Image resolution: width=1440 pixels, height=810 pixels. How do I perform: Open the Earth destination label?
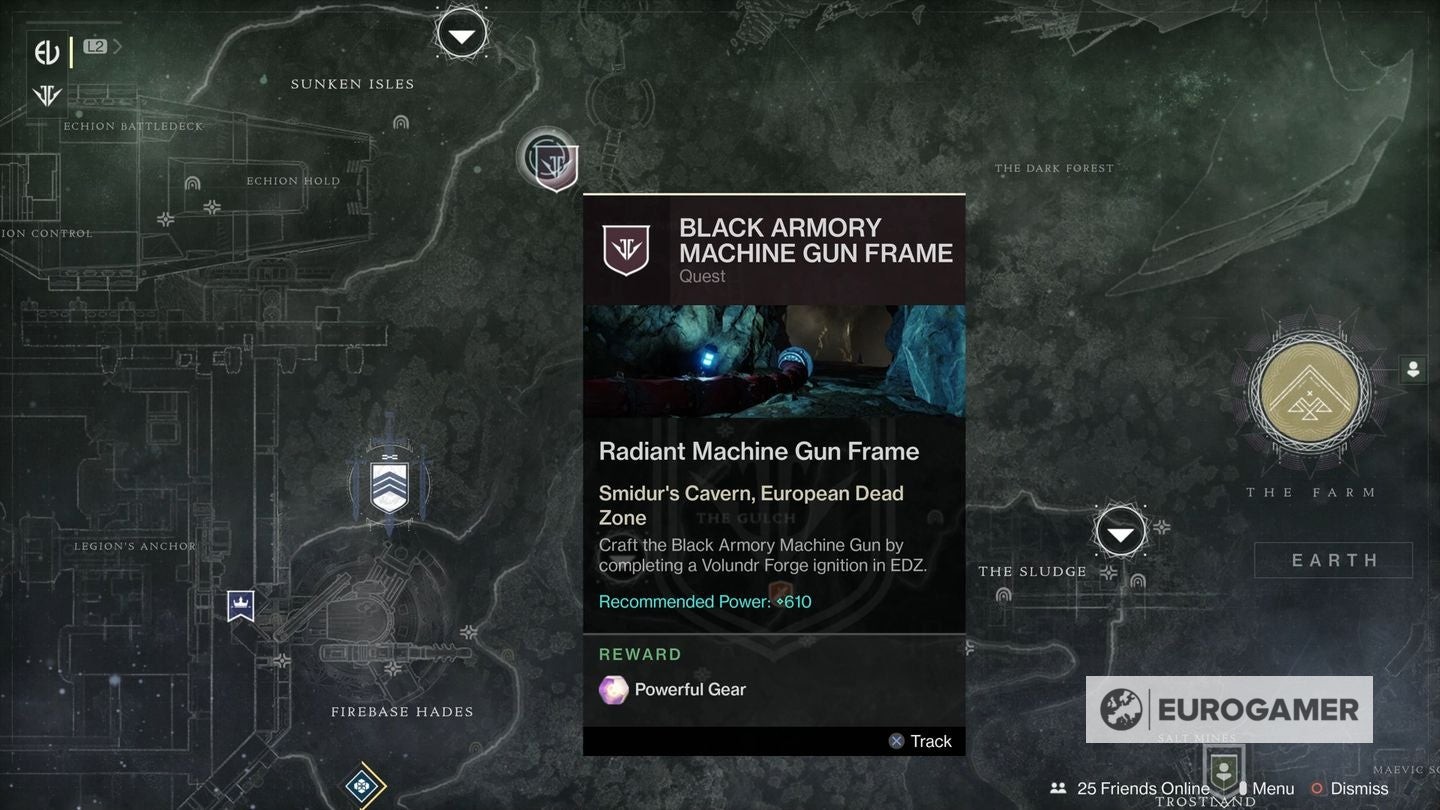point(1333,560)
